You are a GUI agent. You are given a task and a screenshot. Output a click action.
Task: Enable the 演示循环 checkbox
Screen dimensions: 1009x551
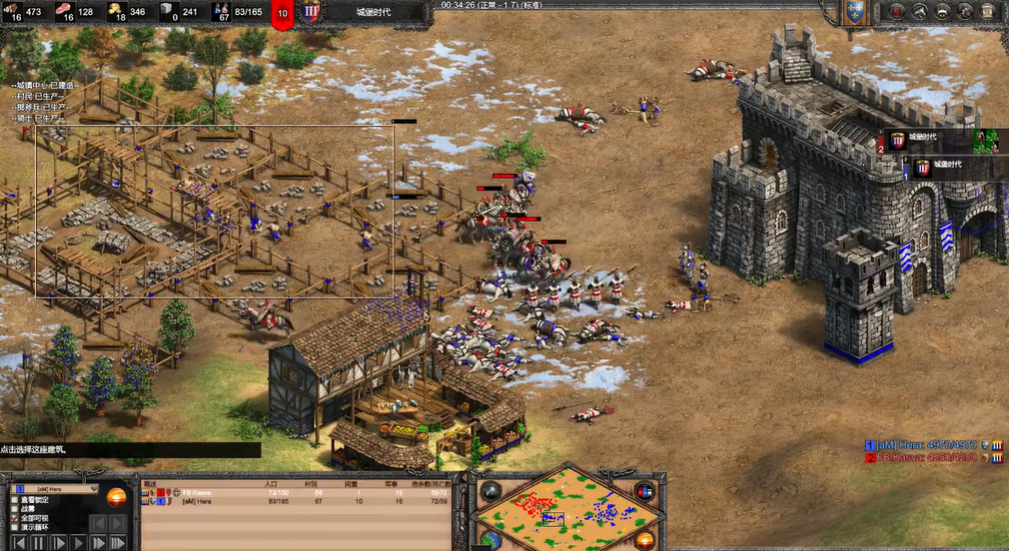point(15,527)
